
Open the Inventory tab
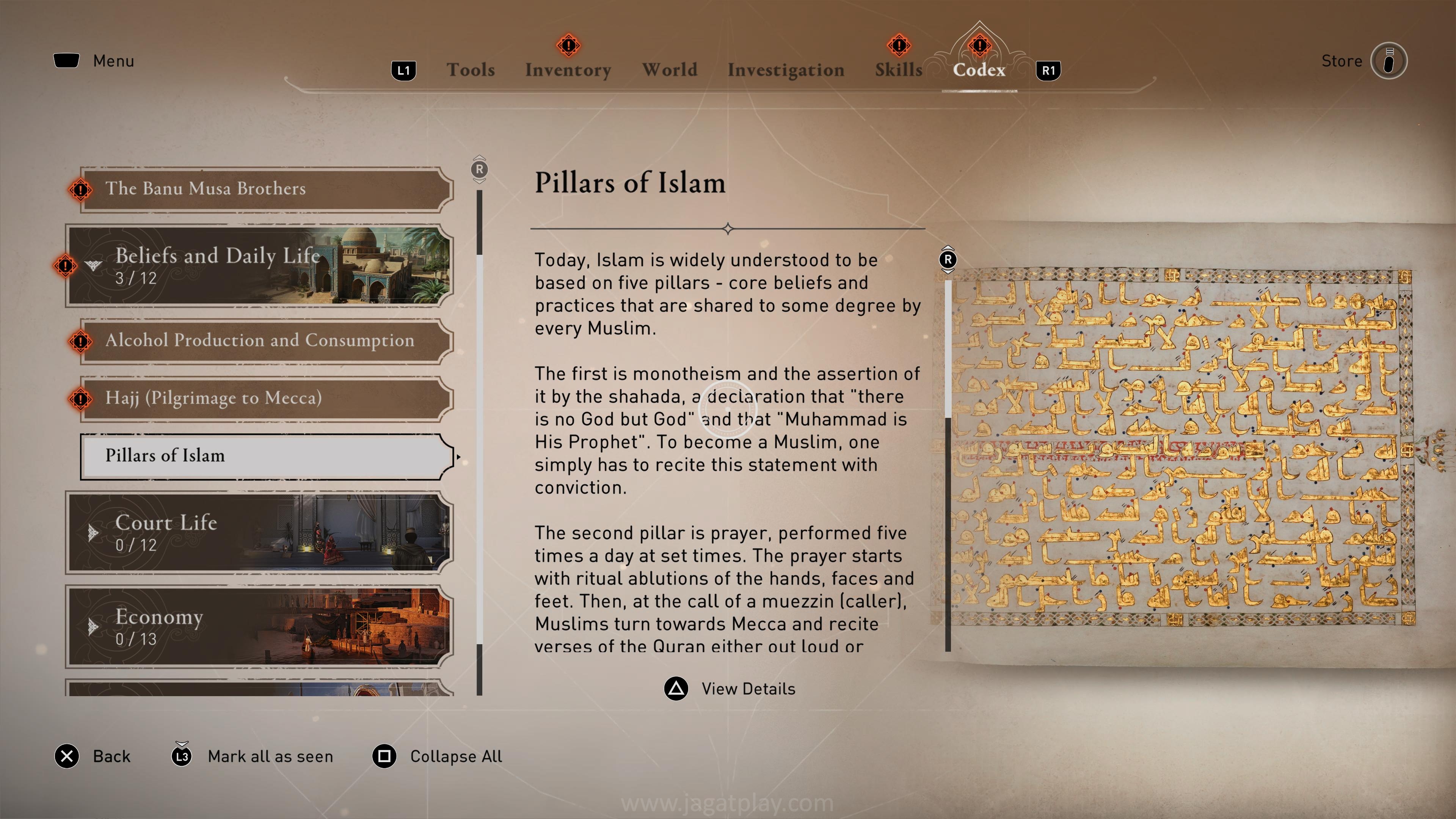[x=568, y=70]
